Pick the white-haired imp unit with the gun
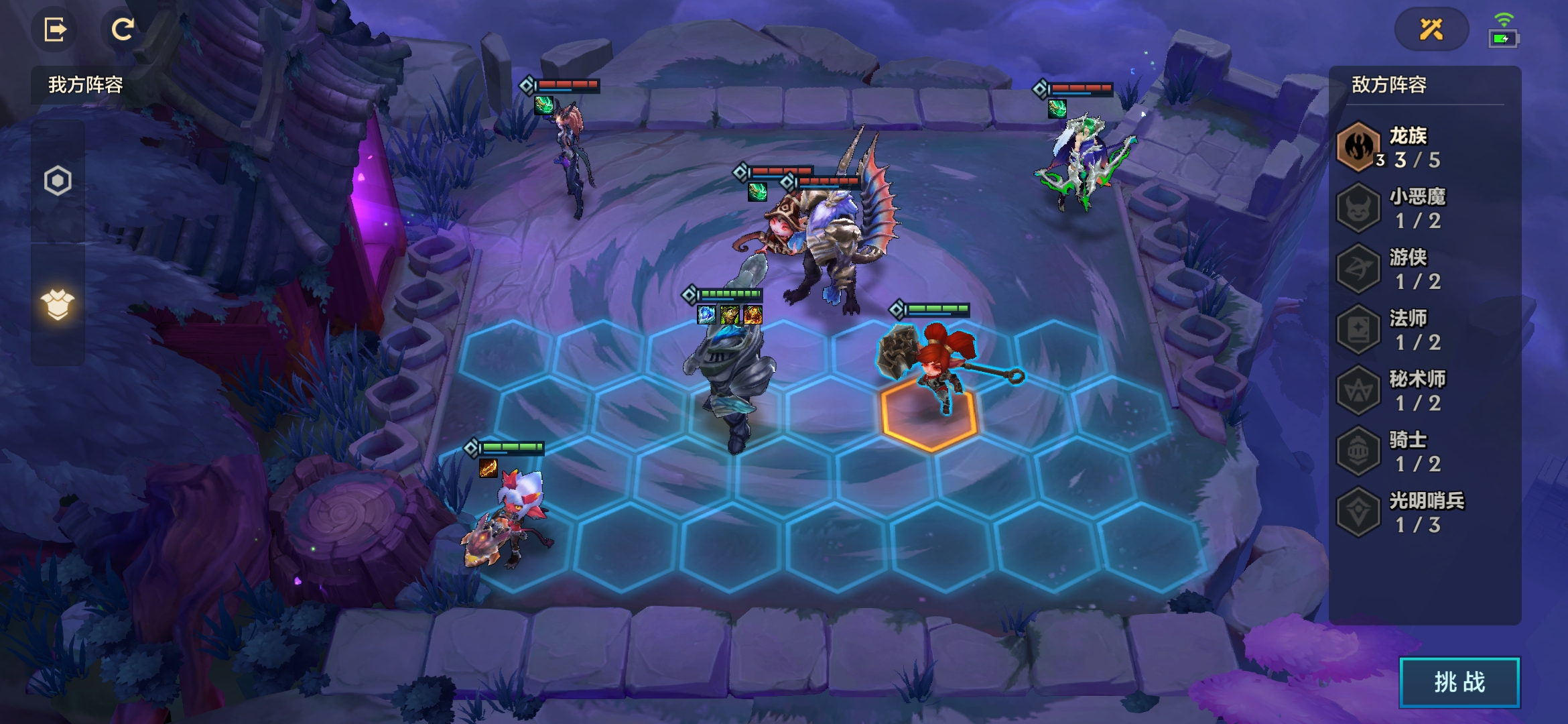Viewport: 1568px width, 724px height. 513,516
